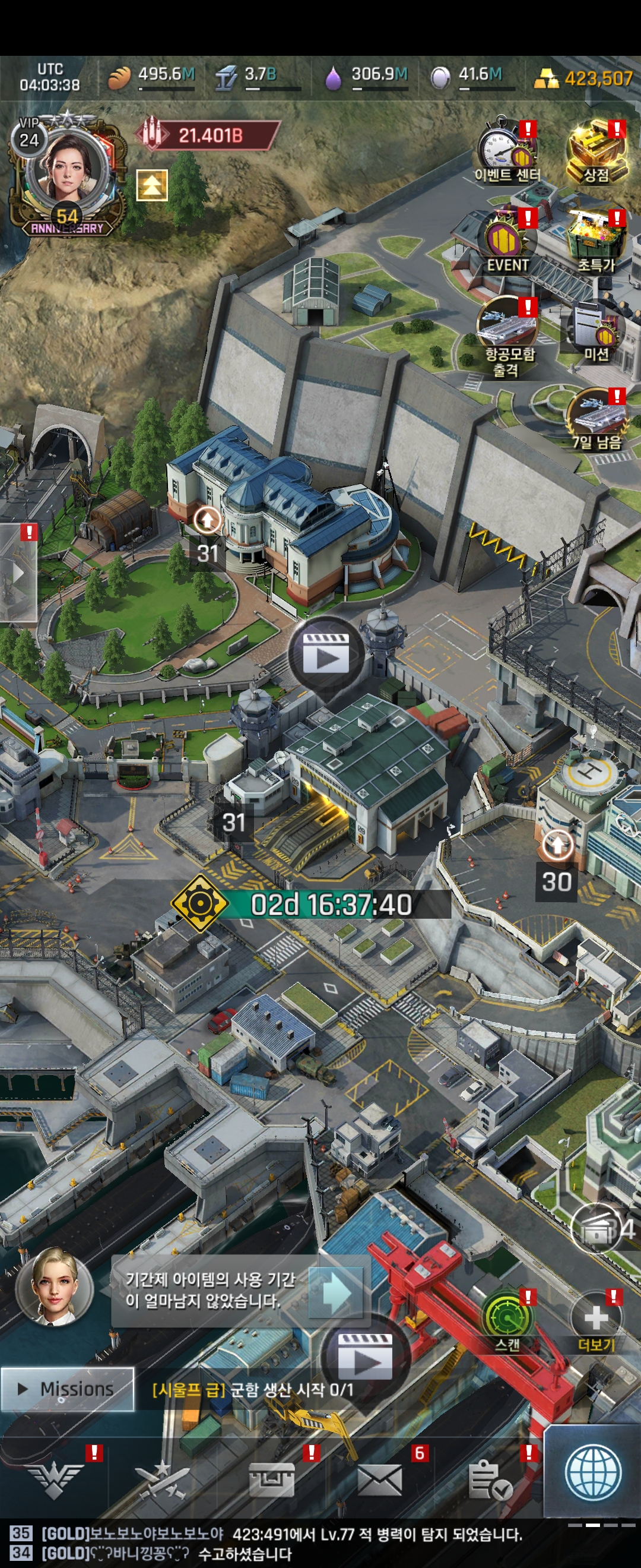Tap the gold bars currency counter
The height and width of the screenshot is (1568, 641).
[x=585, y=78]
